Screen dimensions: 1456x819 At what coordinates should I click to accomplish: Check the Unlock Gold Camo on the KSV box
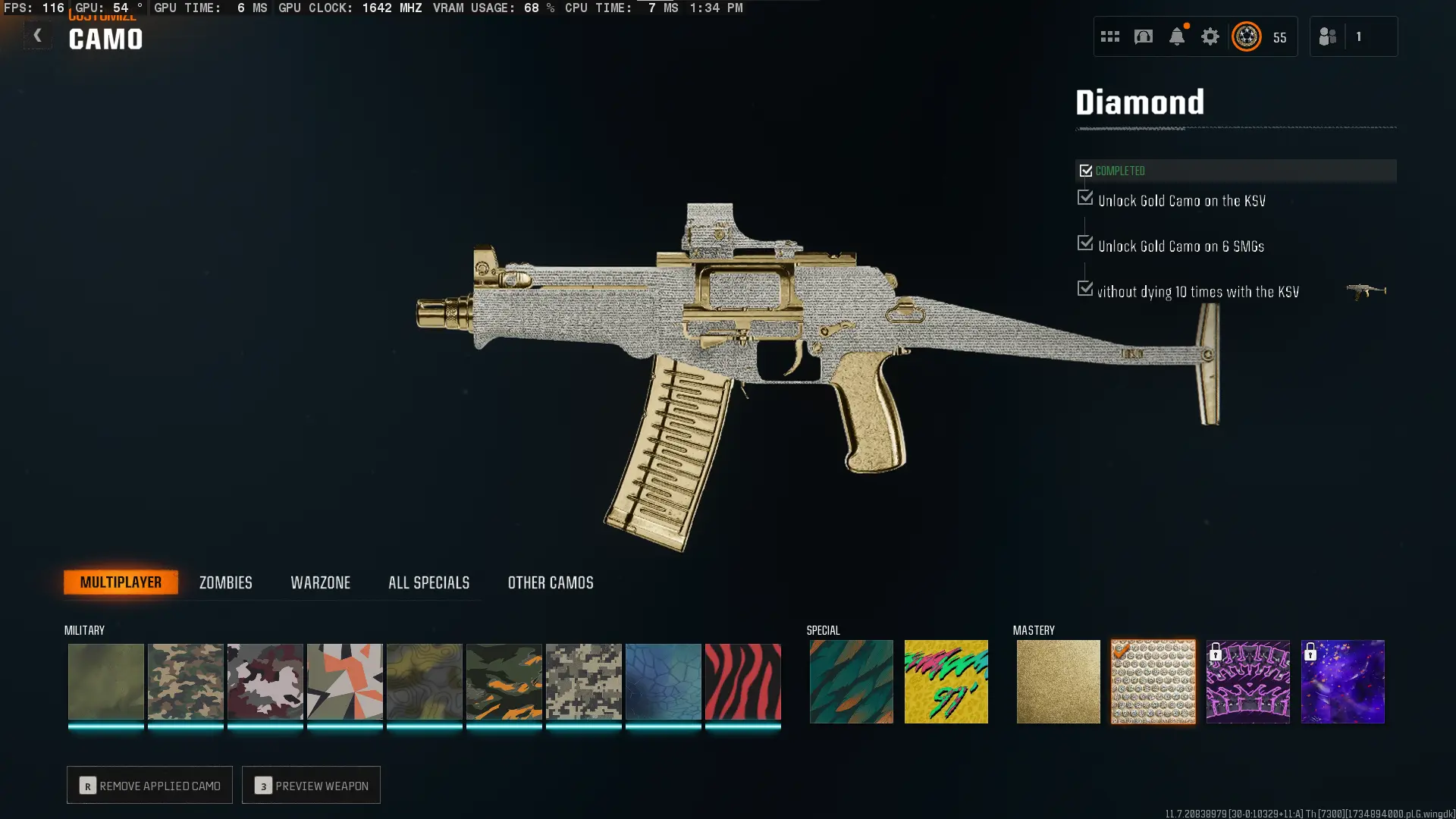pos(1084,198)
